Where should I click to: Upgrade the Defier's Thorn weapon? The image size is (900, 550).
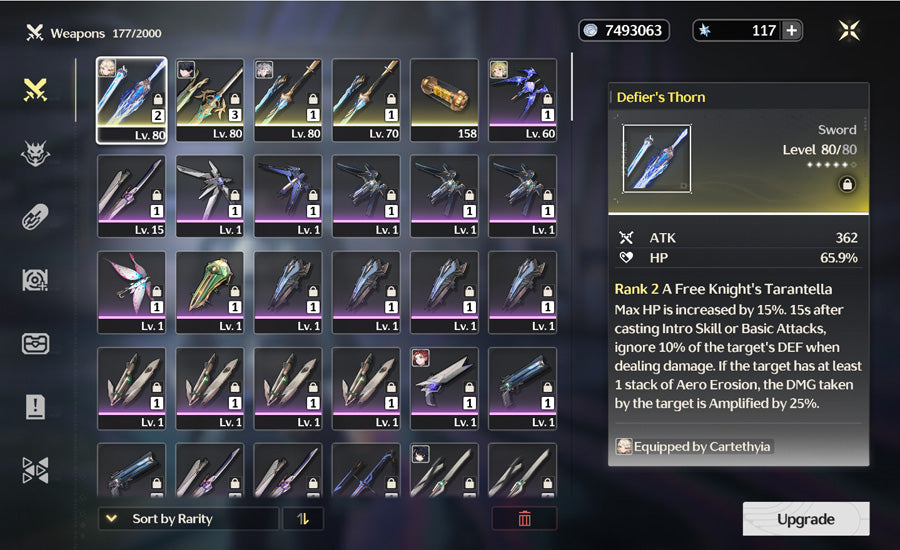click(x=805, y=519)
